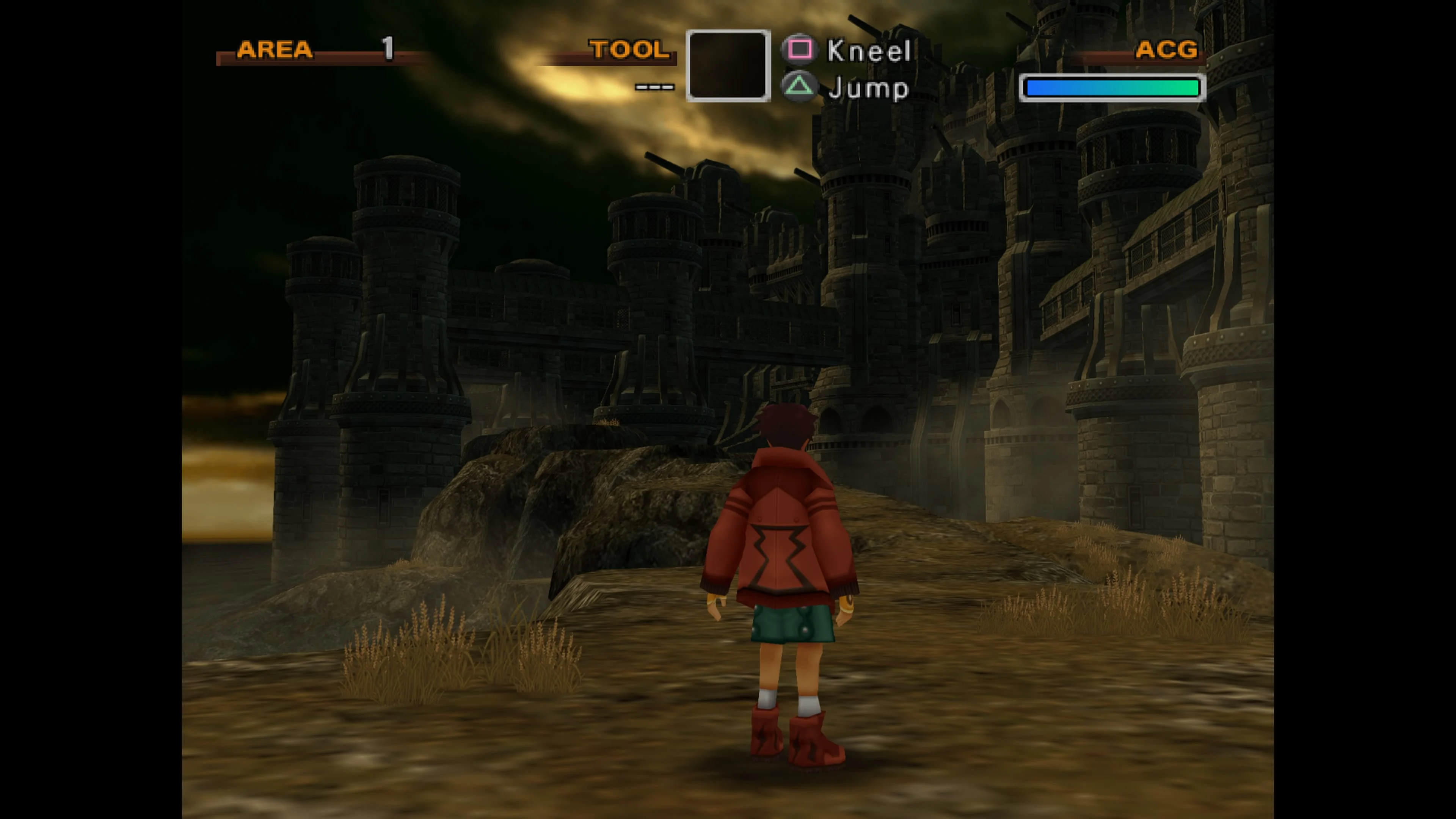Open the action command list under Kneel
The height and width of the screenshot is (819, 1456).
pyautogui.click(x=868, y=50)
